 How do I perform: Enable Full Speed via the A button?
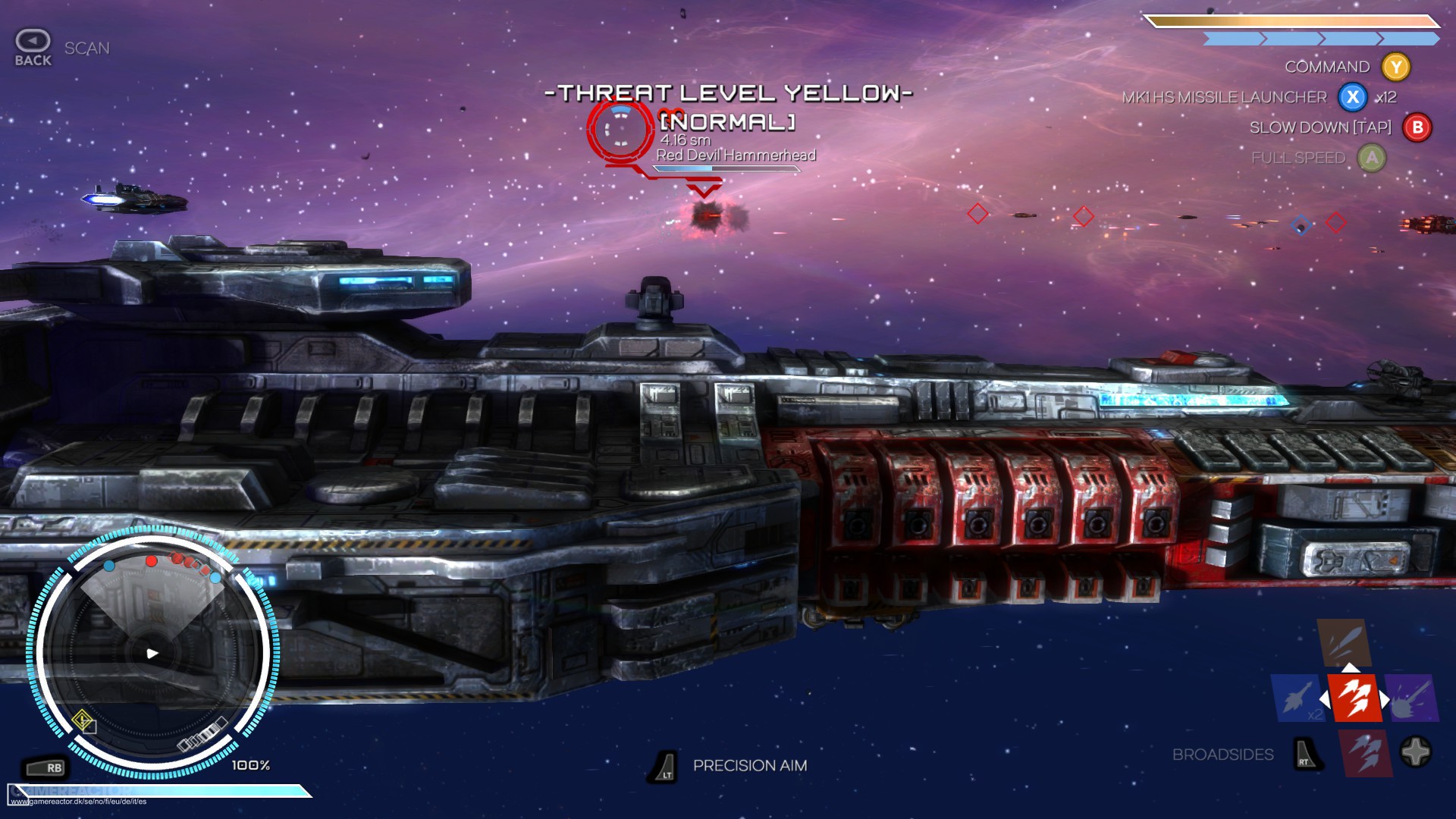coord(1371,158)
